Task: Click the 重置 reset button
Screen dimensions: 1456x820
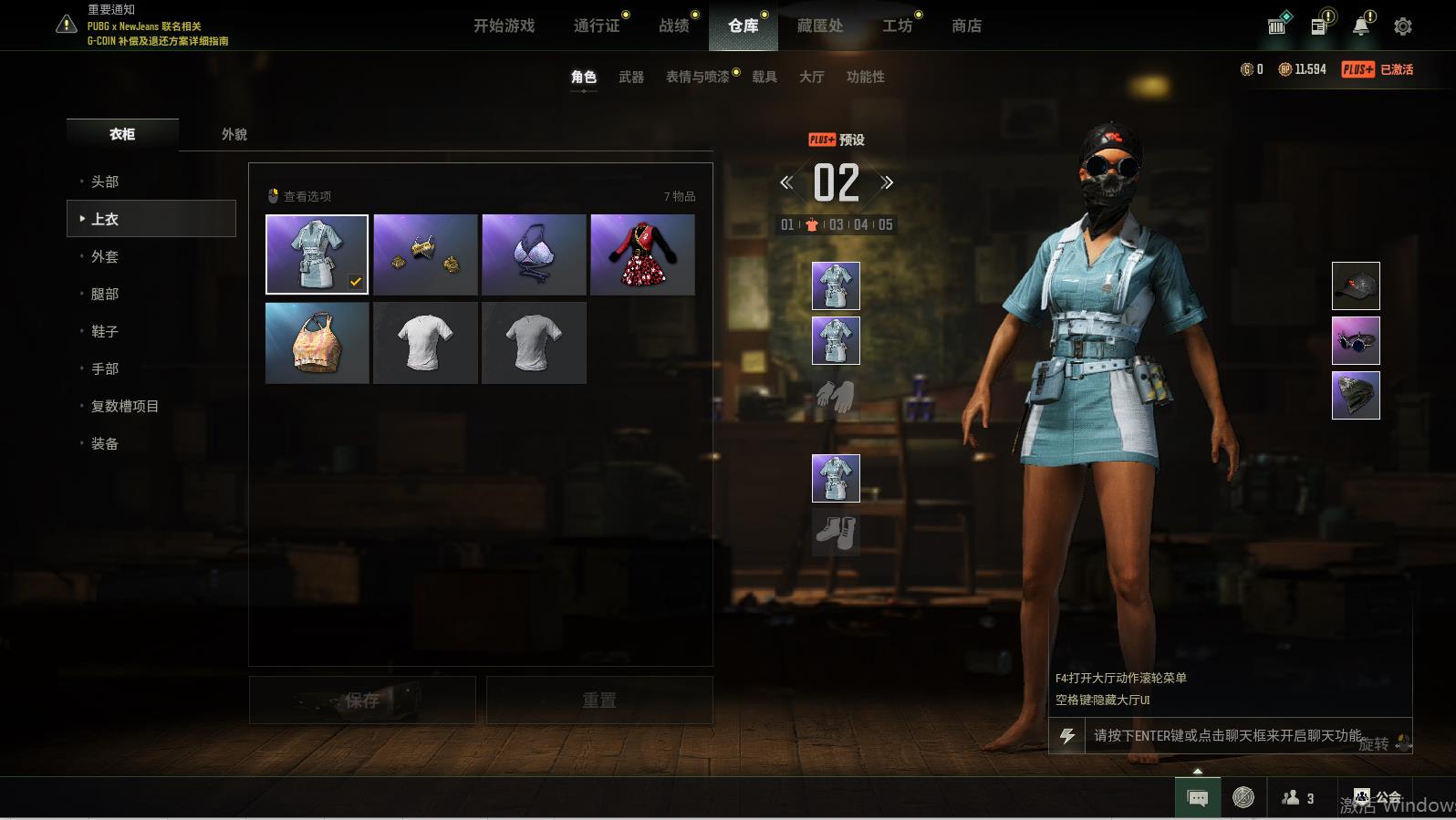Action: (x=599, y=700)
